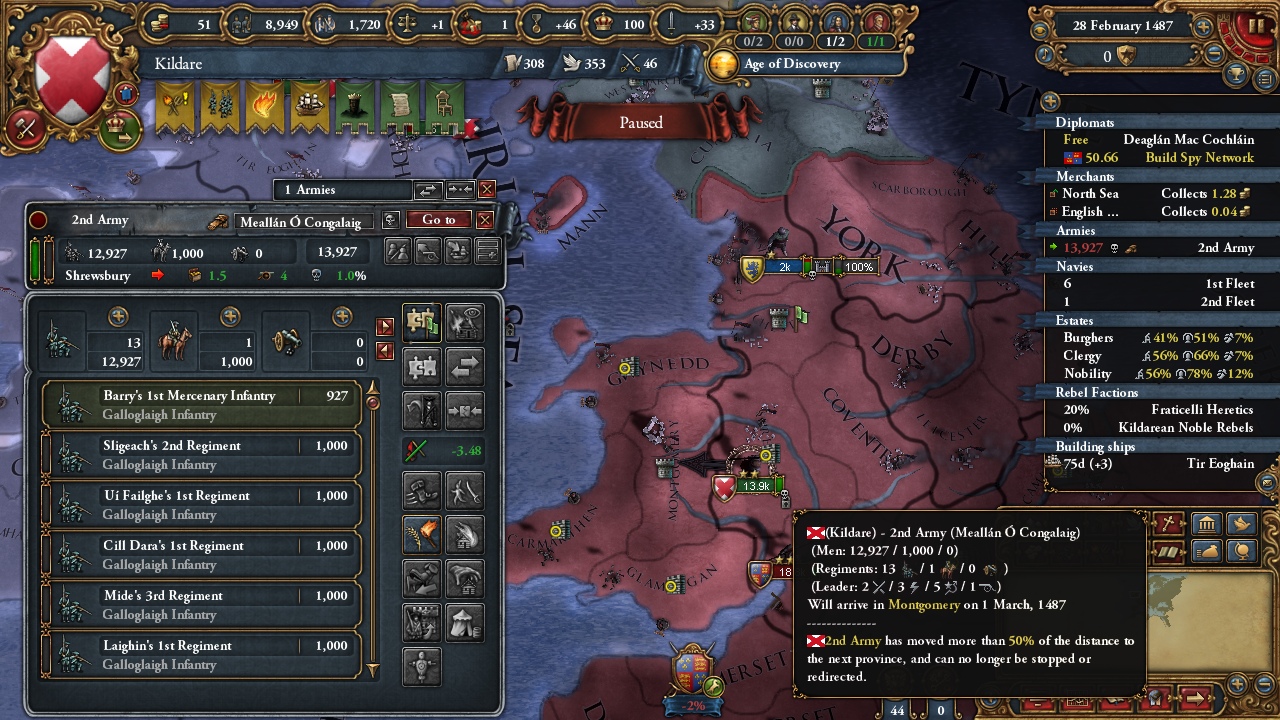
Task: Unpause the game with the pause button
Action: 1256,24
